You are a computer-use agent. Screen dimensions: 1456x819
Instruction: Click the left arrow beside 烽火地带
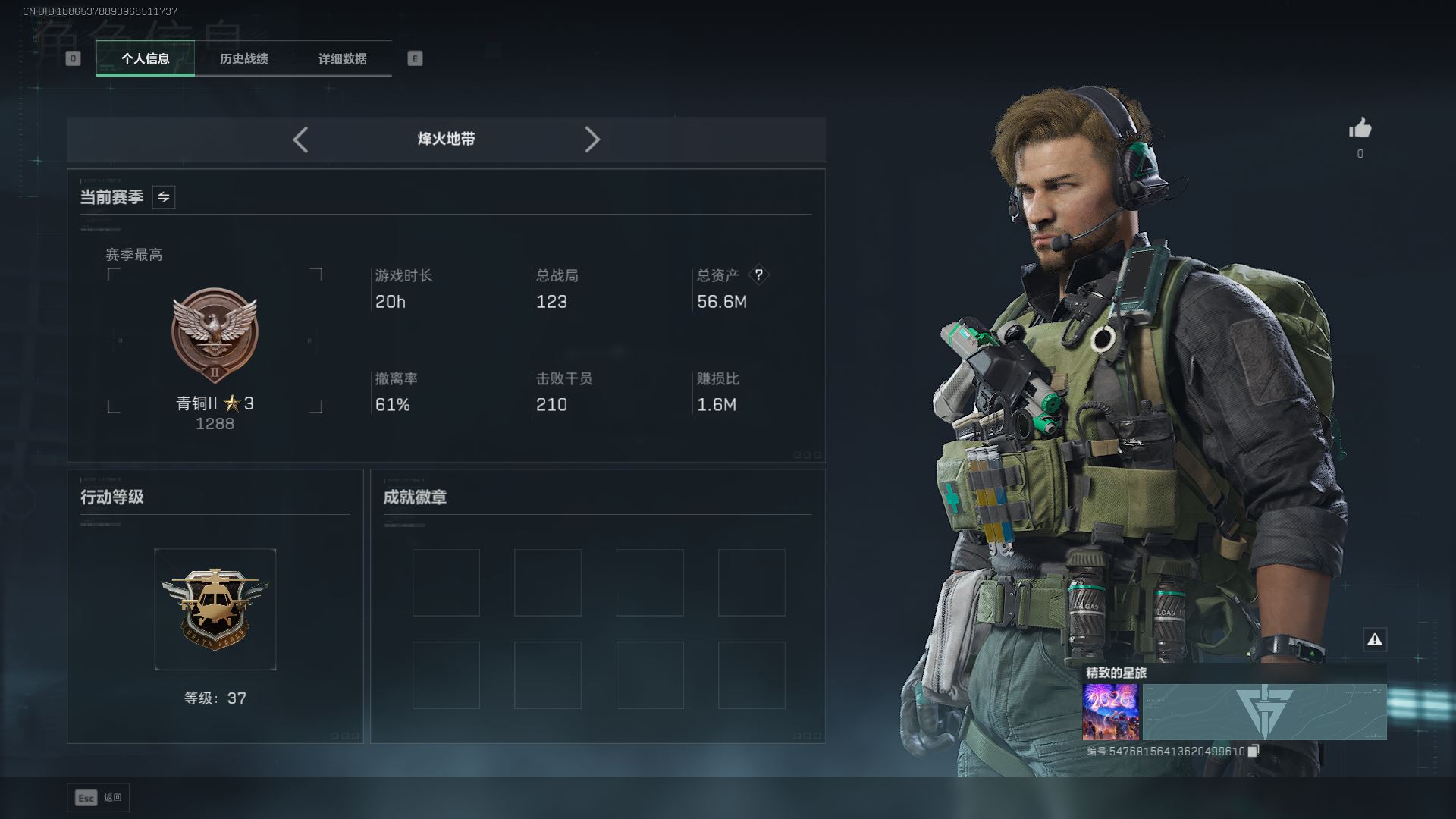click(x=300, y=140)
